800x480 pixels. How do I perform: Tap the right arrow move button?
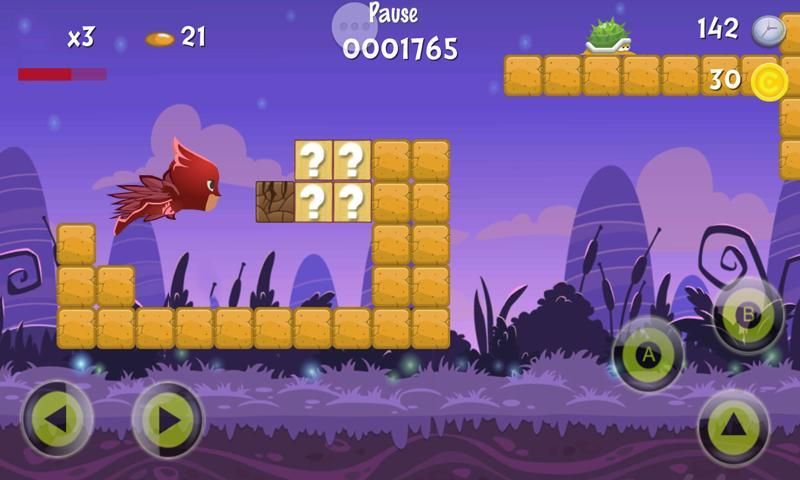click(x=168, y=420)
